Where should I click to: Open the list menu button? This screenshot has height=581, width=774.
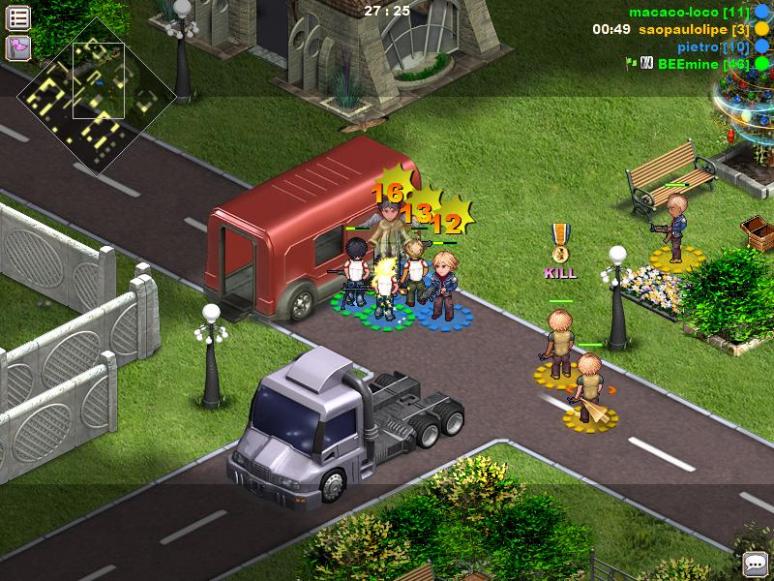click(x=18, y=17)
